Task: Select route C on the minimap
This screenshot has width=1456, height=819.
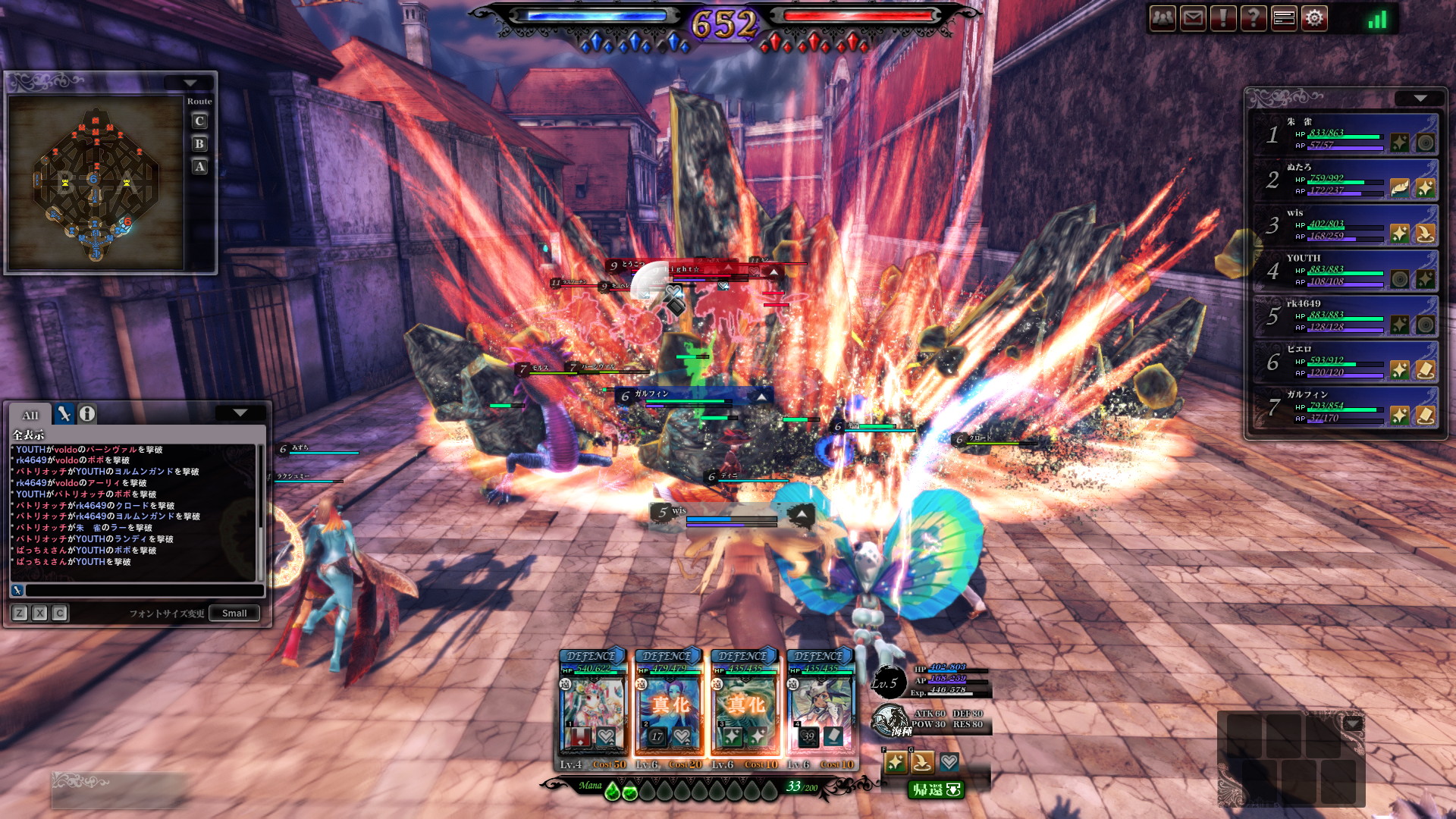Action: [199, 121]
